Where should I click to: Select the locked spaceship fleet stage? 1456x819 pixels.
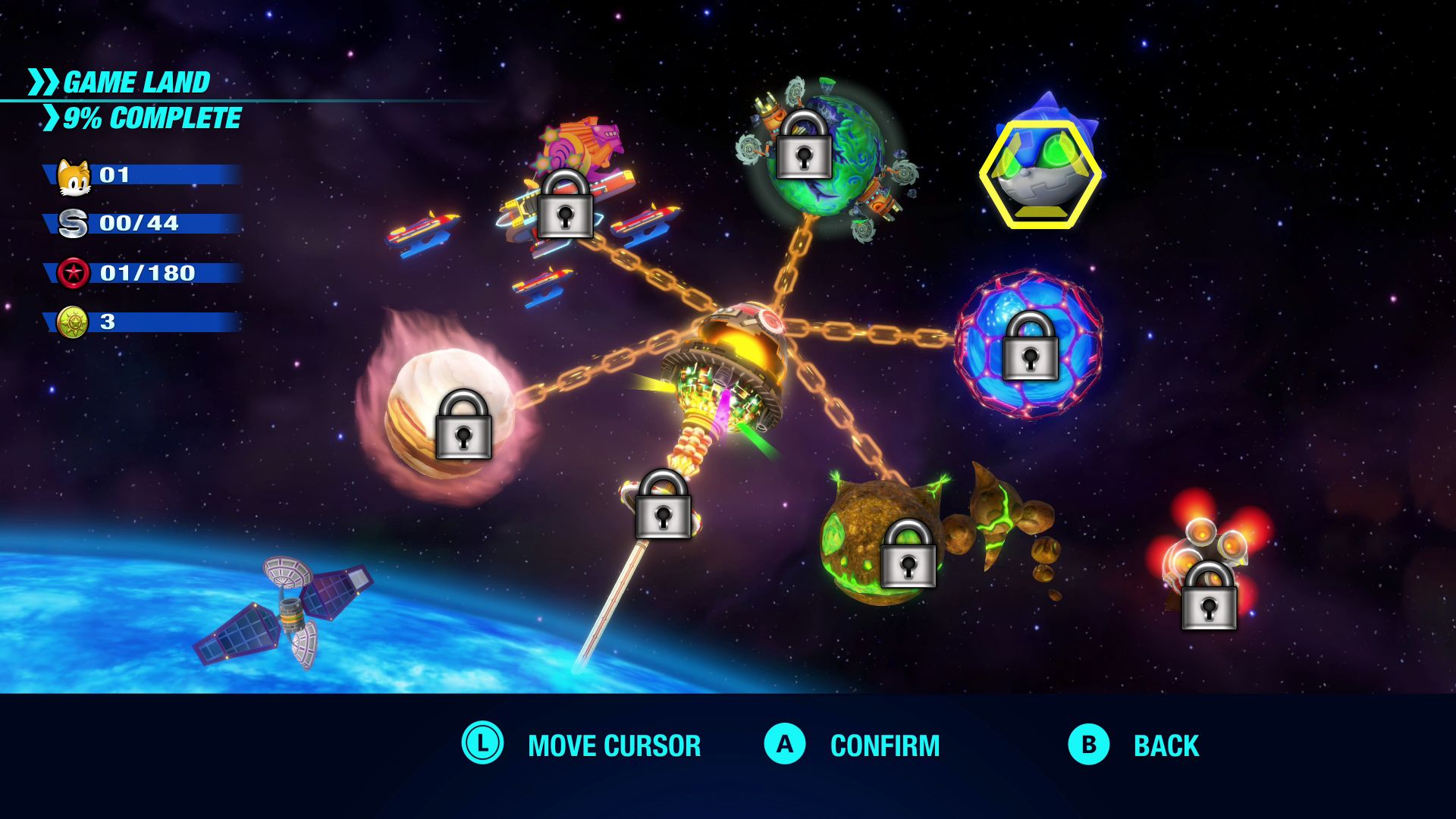coord(565,205)
